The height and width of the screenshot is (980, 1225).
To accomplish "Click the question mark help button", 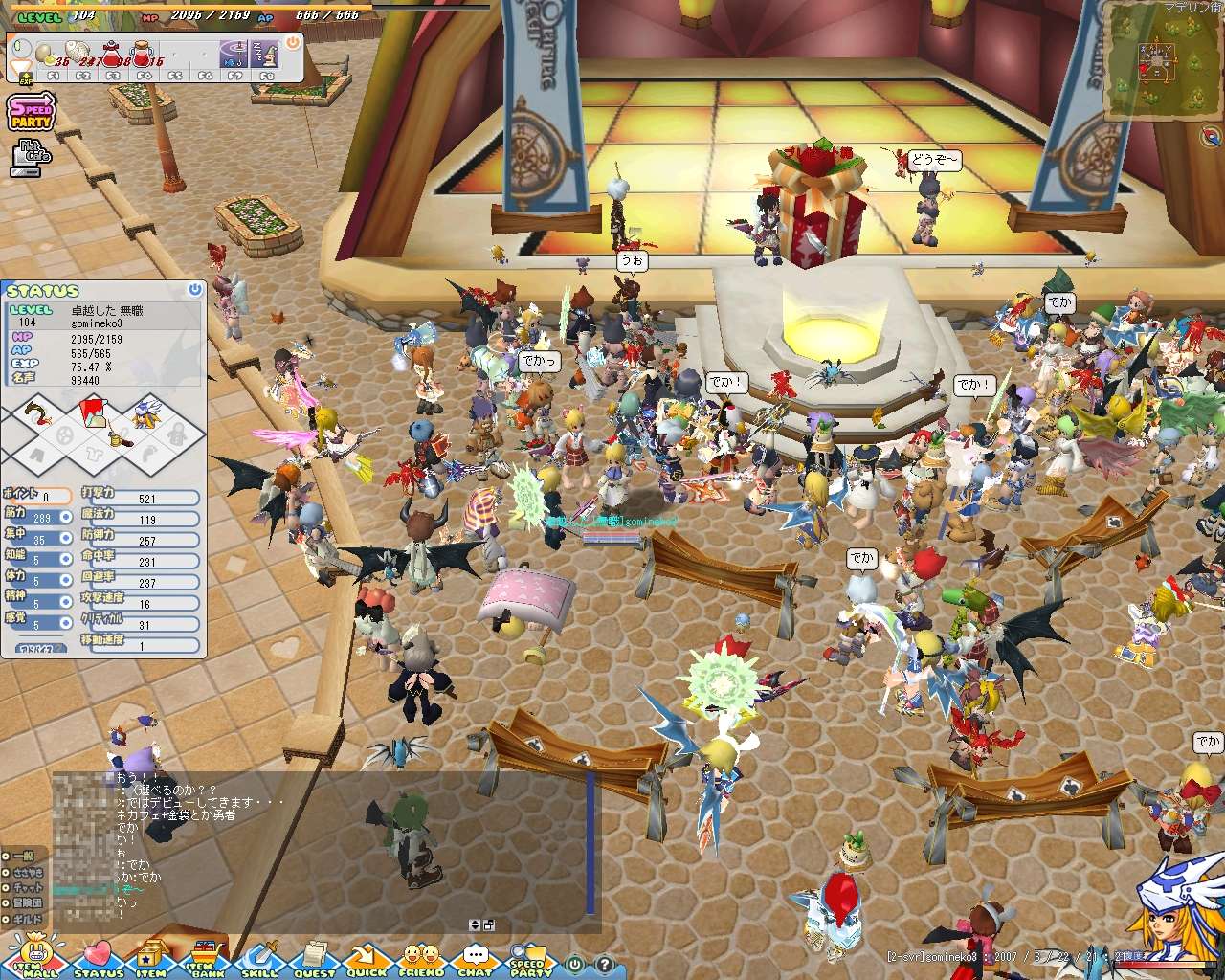I will coord(604,964).
